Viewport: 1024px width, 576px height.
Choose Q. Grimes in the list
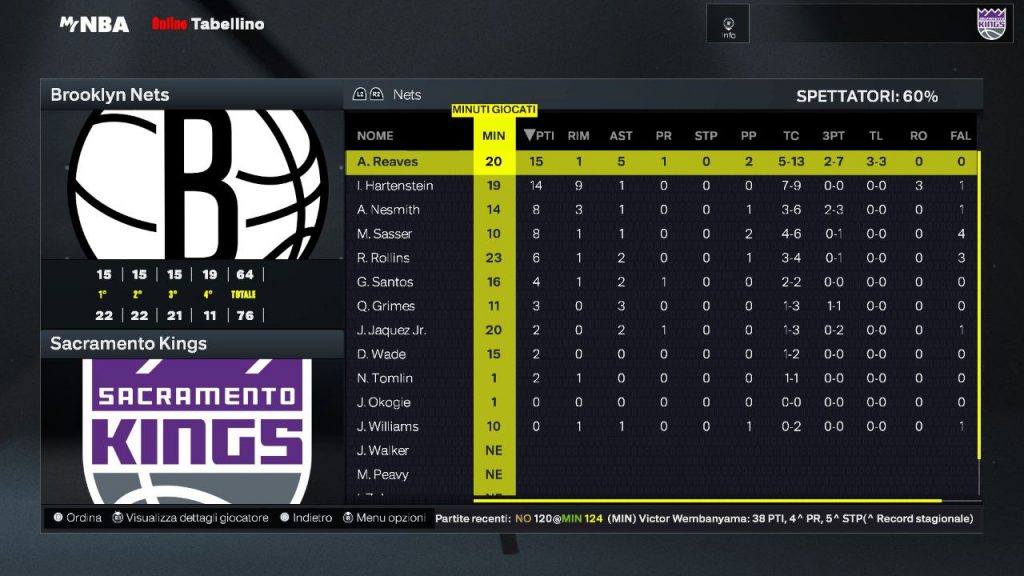click(x=386, y=306)
